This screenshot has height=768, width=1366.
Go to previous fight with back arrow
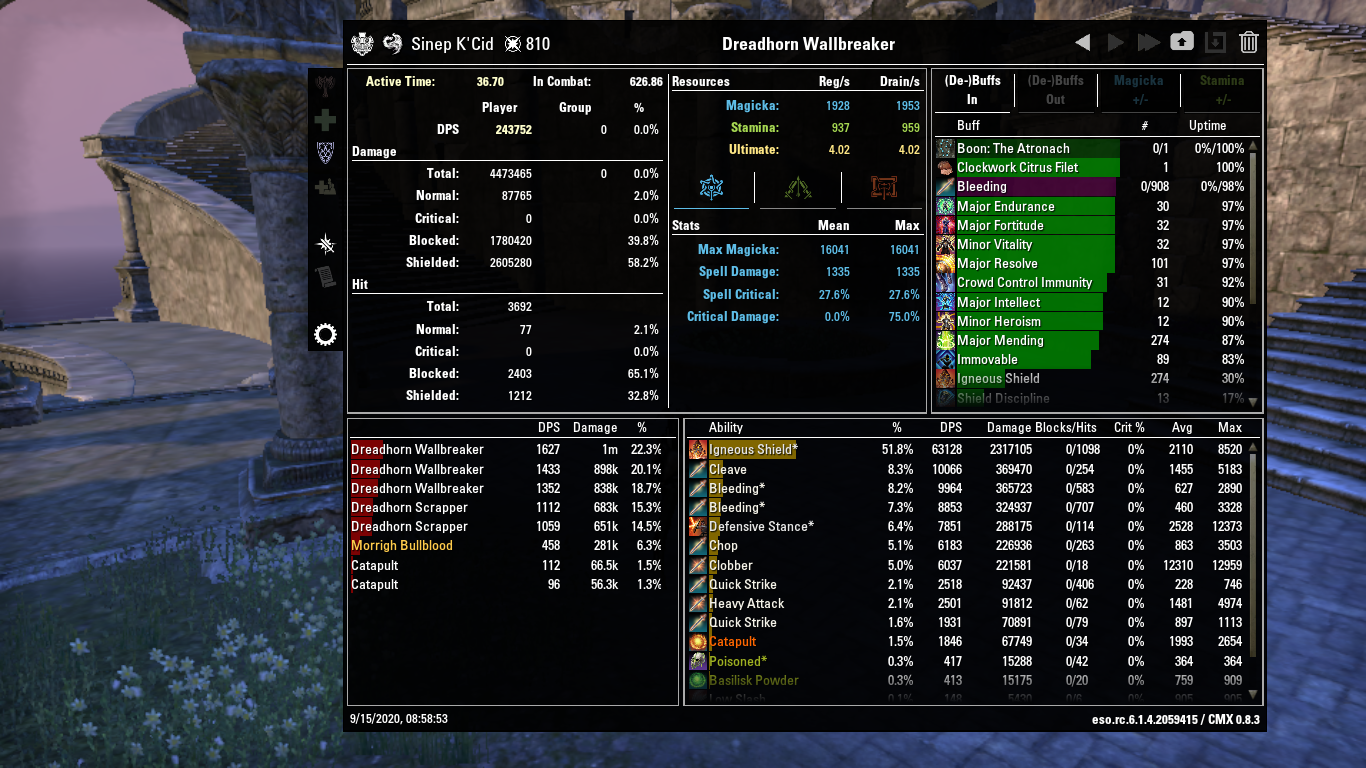[x=1083, y=42]
